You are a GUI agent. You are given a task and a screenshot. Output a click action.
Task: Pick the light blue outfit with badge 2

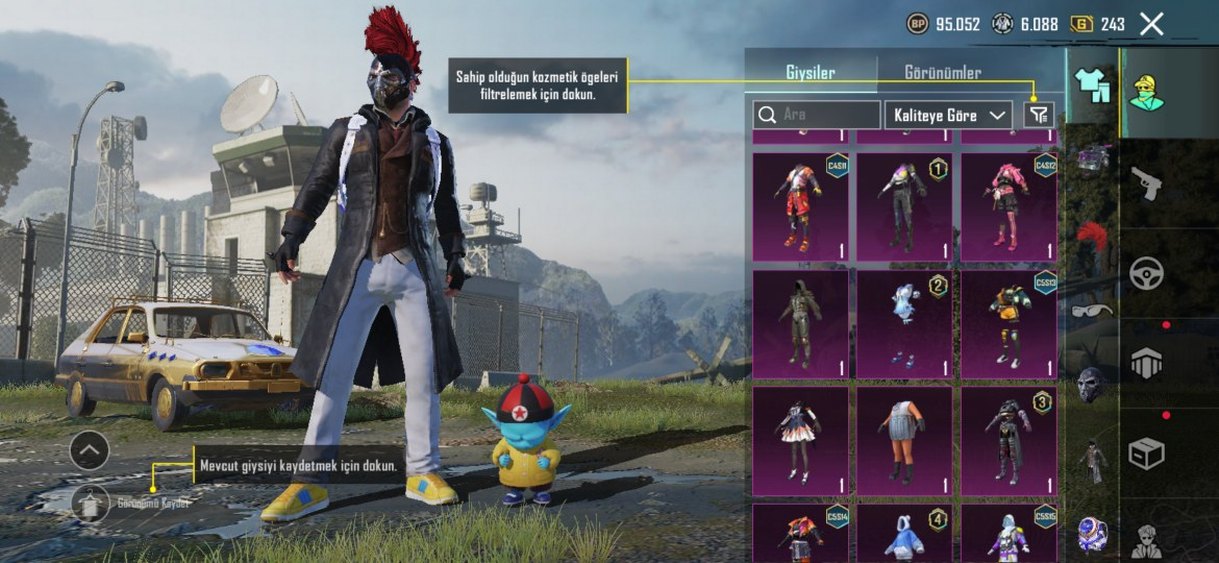pos(904,324)
